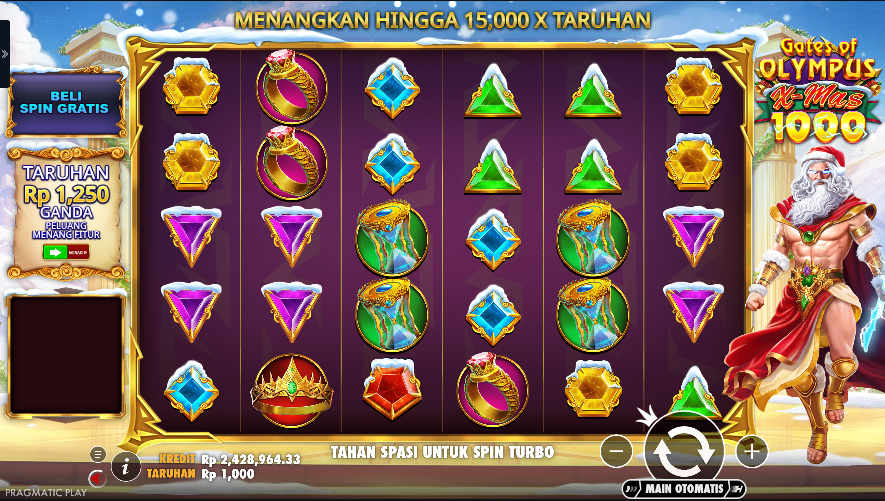The height and width of the screenshot is (501, 885).
Task: Activate Main Otomatis autoplay
Action: point(684,489)
